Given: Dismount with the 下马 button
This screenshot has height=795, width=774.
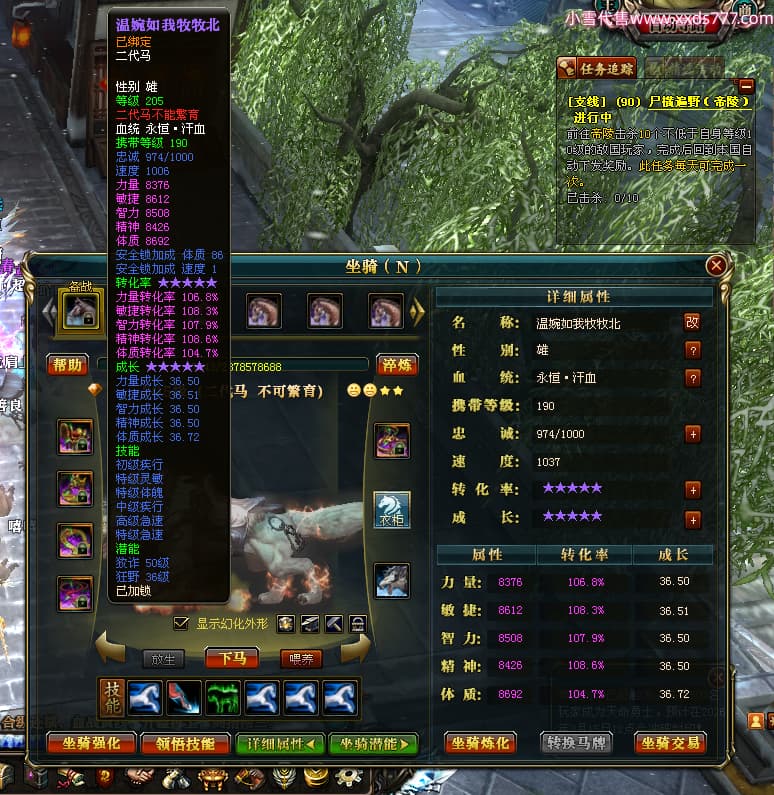Looking at the screenshot, I should (232, 657).
